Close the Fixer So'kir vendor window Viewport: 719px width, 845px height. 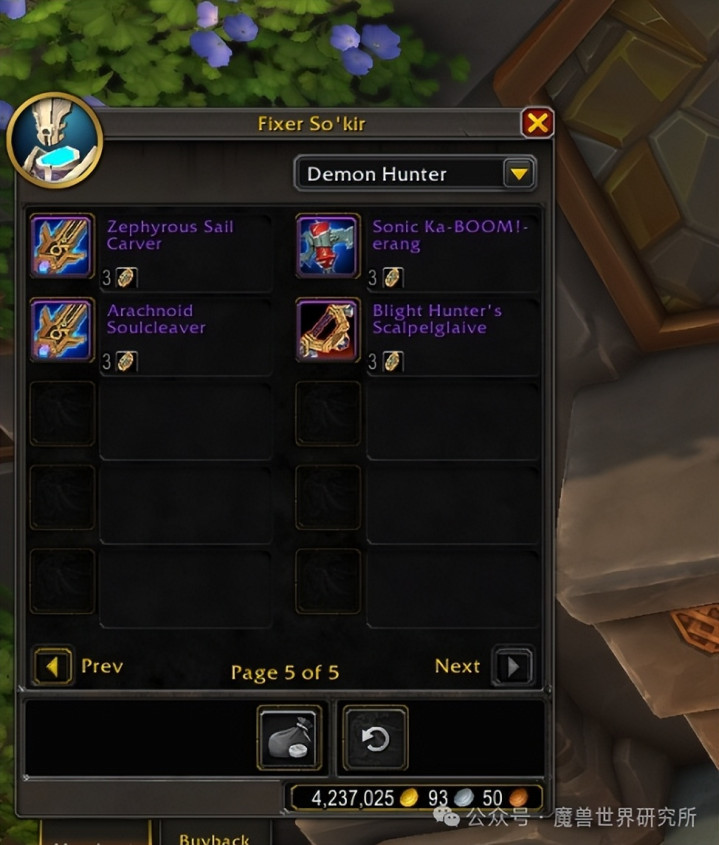tap(537, 123)
